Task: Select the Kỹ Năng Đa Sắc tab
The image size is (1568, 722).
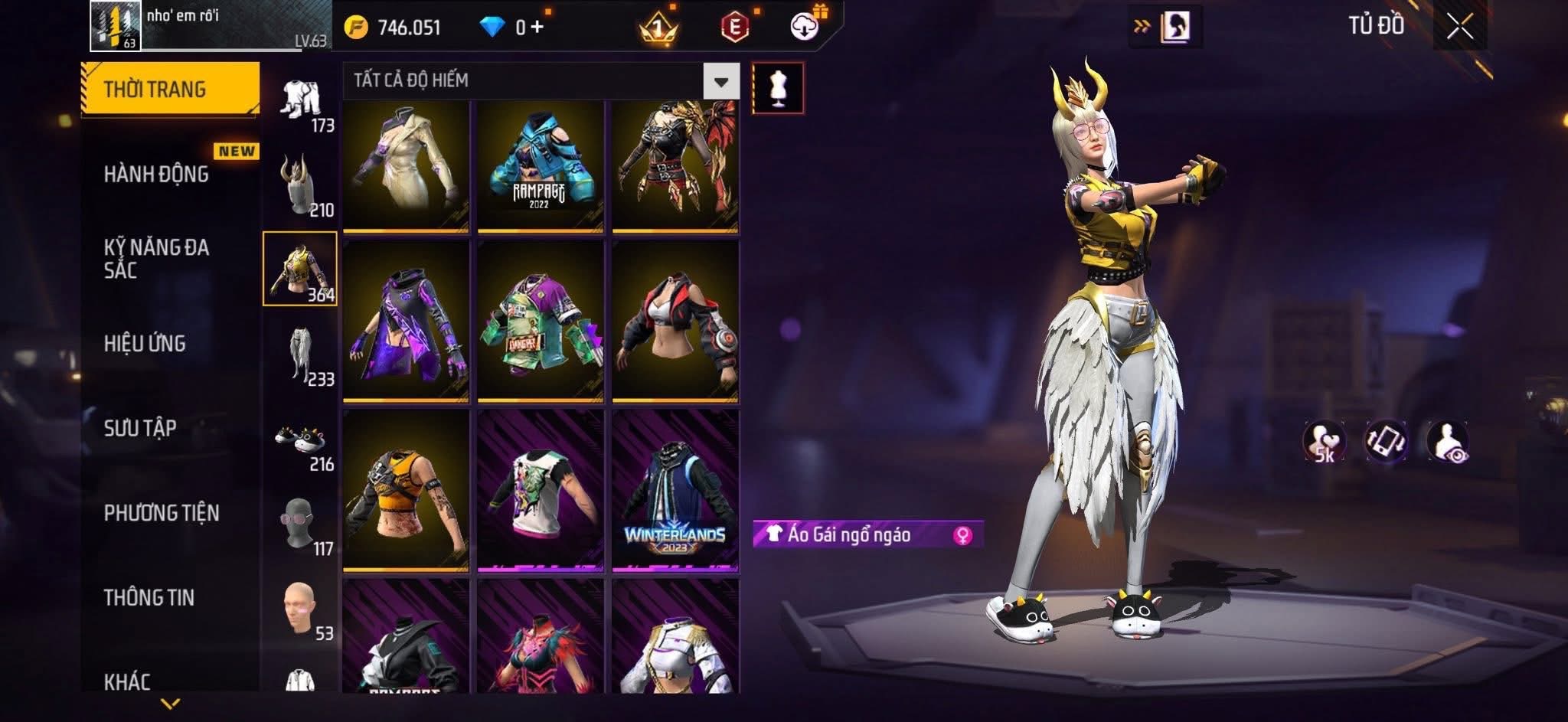Action: click(157, 259)
